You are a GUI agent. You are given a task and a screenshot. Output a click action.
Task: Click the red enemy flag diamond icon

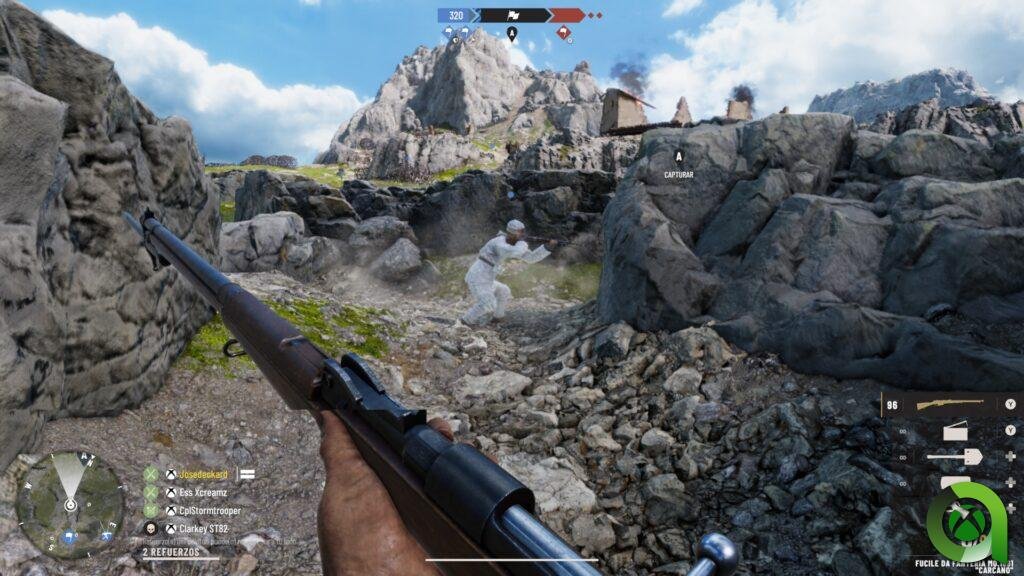pyautogui.click(x=565, y=33)
